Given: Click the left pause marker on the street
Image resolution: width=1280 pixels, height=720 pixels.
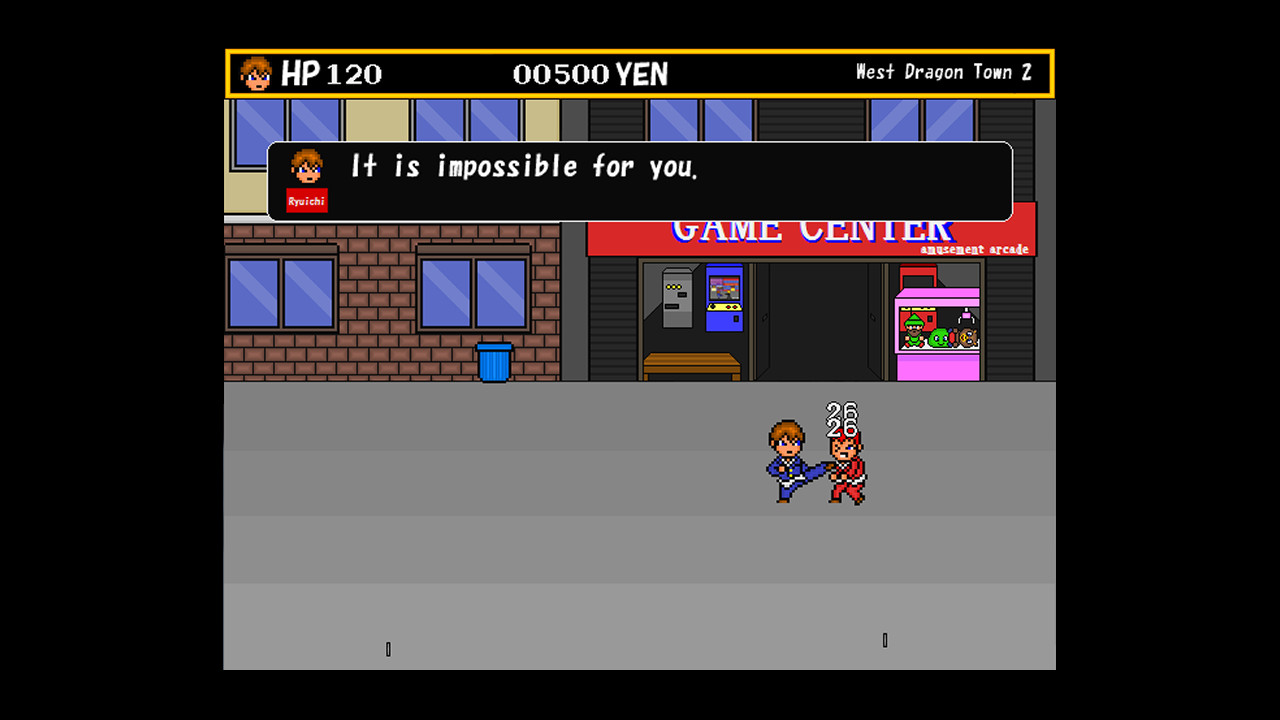Looking at the screenshot, I should (x=388, y=648).
